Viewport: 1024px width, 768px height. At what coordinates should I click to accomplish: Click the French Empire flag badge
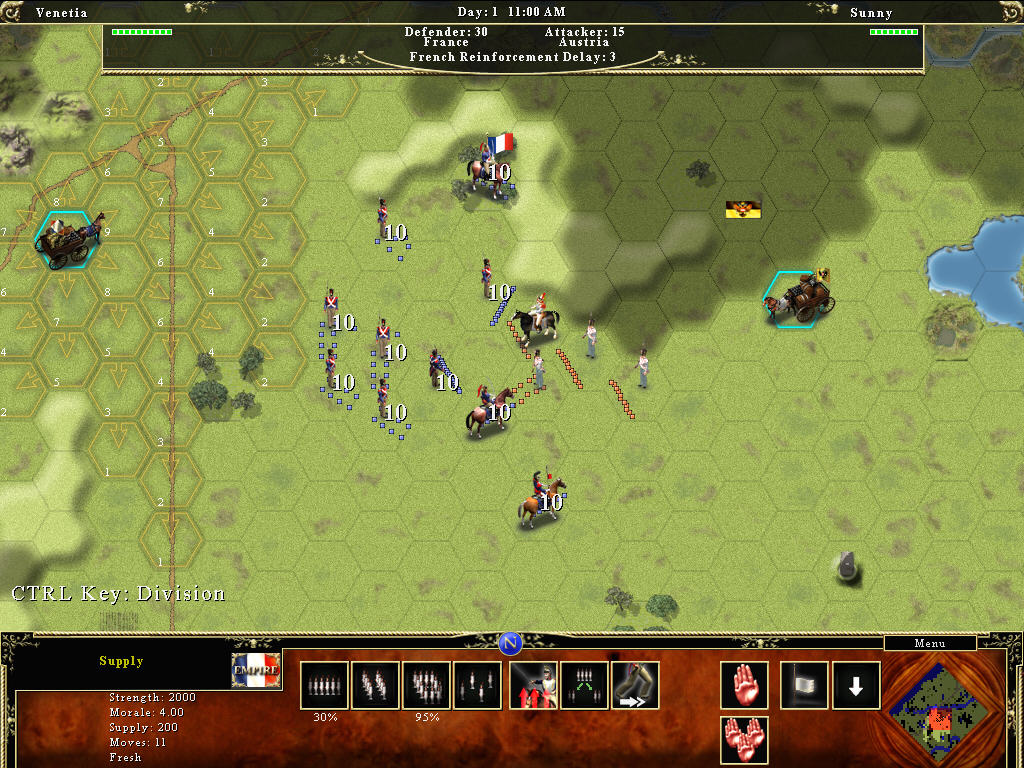[256, 671]
